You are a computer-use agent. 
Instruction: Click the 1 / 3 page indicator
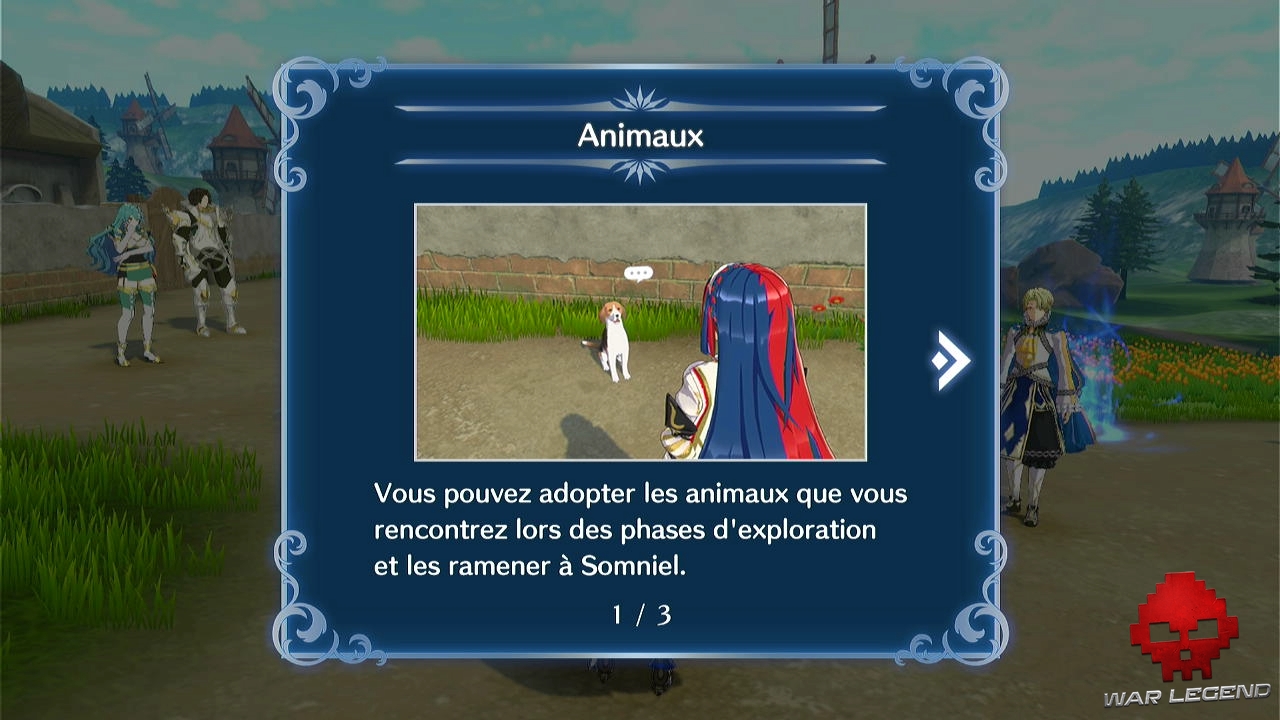[x=640, y=616]
